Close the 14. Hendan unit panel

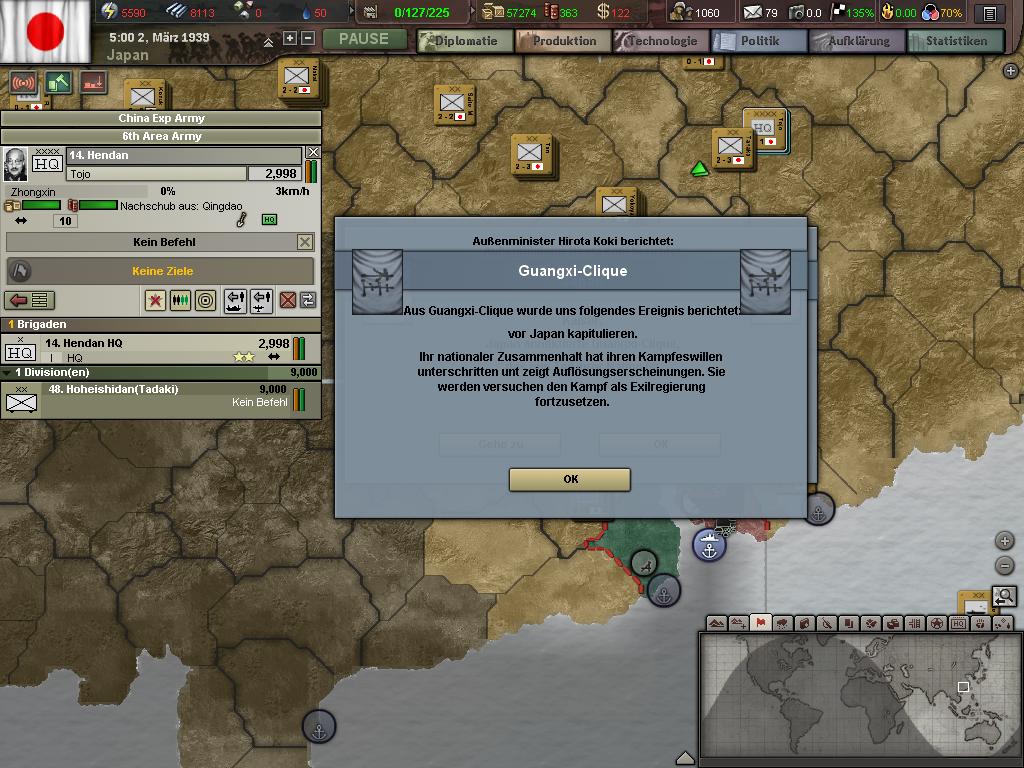[x=313, y=153]
